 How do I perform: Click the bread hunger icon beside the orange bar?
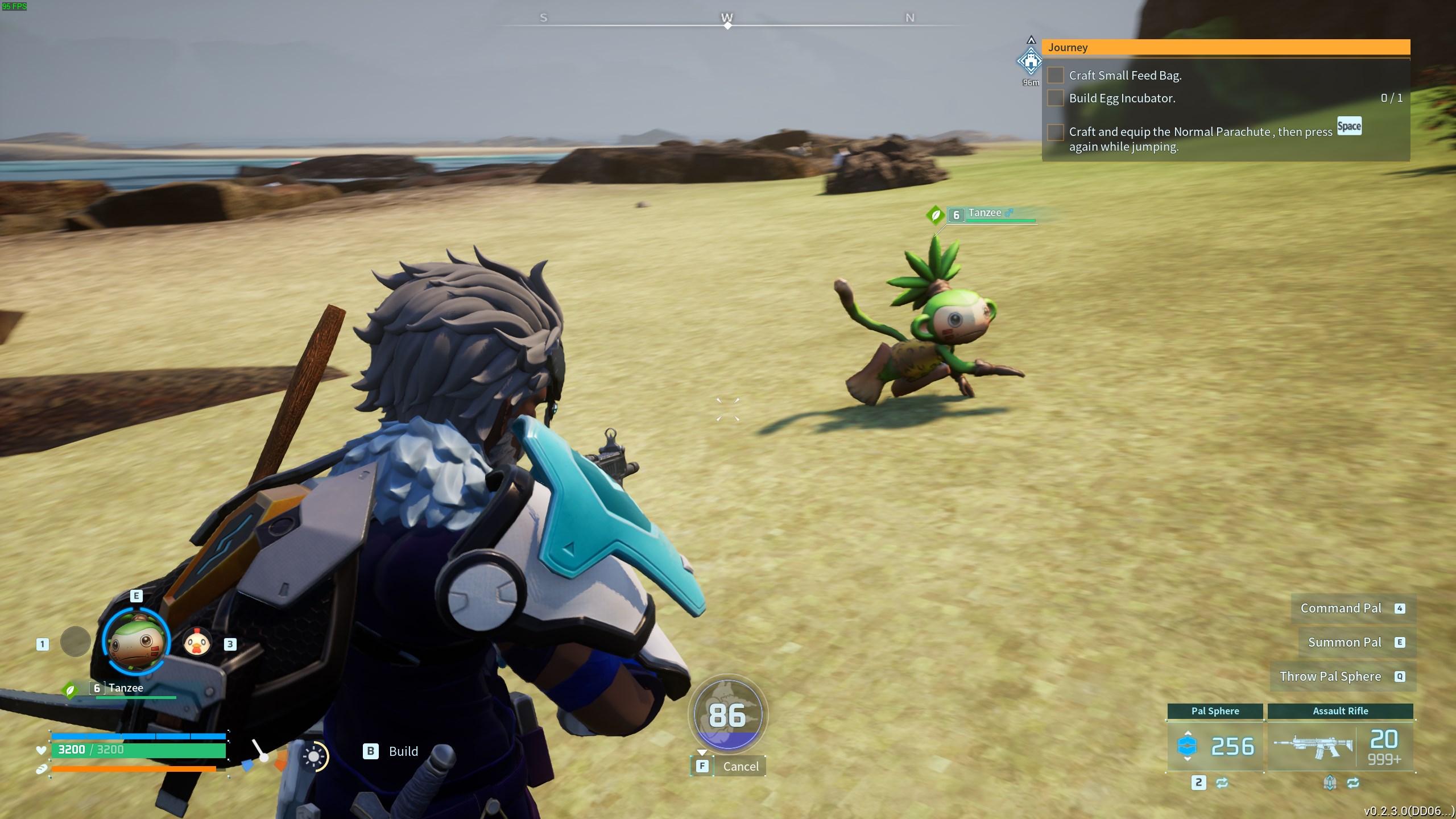[42, 772]
